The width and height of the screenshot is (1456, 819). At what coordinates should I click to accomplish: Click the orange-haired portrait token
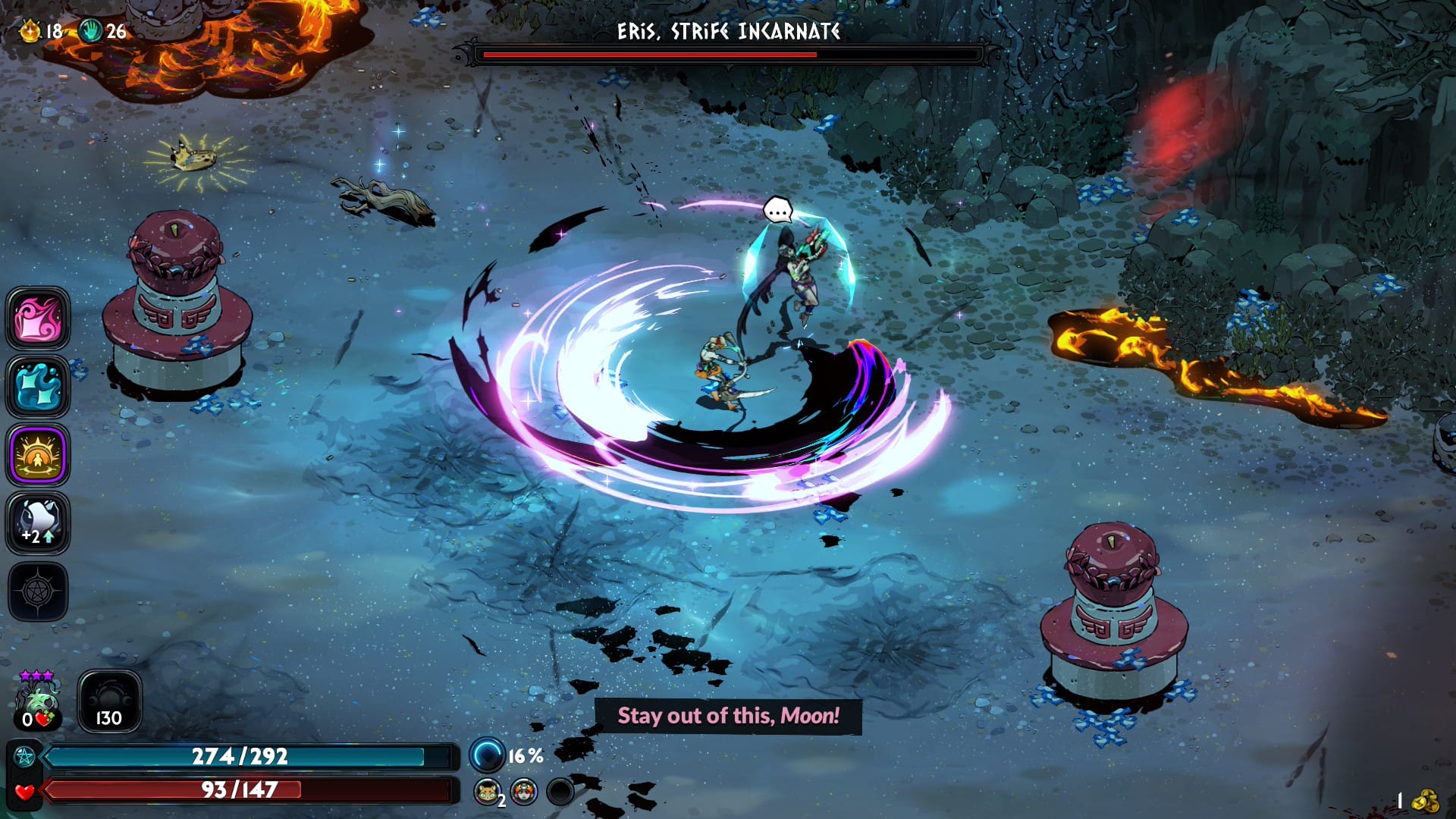coord(523,792)
